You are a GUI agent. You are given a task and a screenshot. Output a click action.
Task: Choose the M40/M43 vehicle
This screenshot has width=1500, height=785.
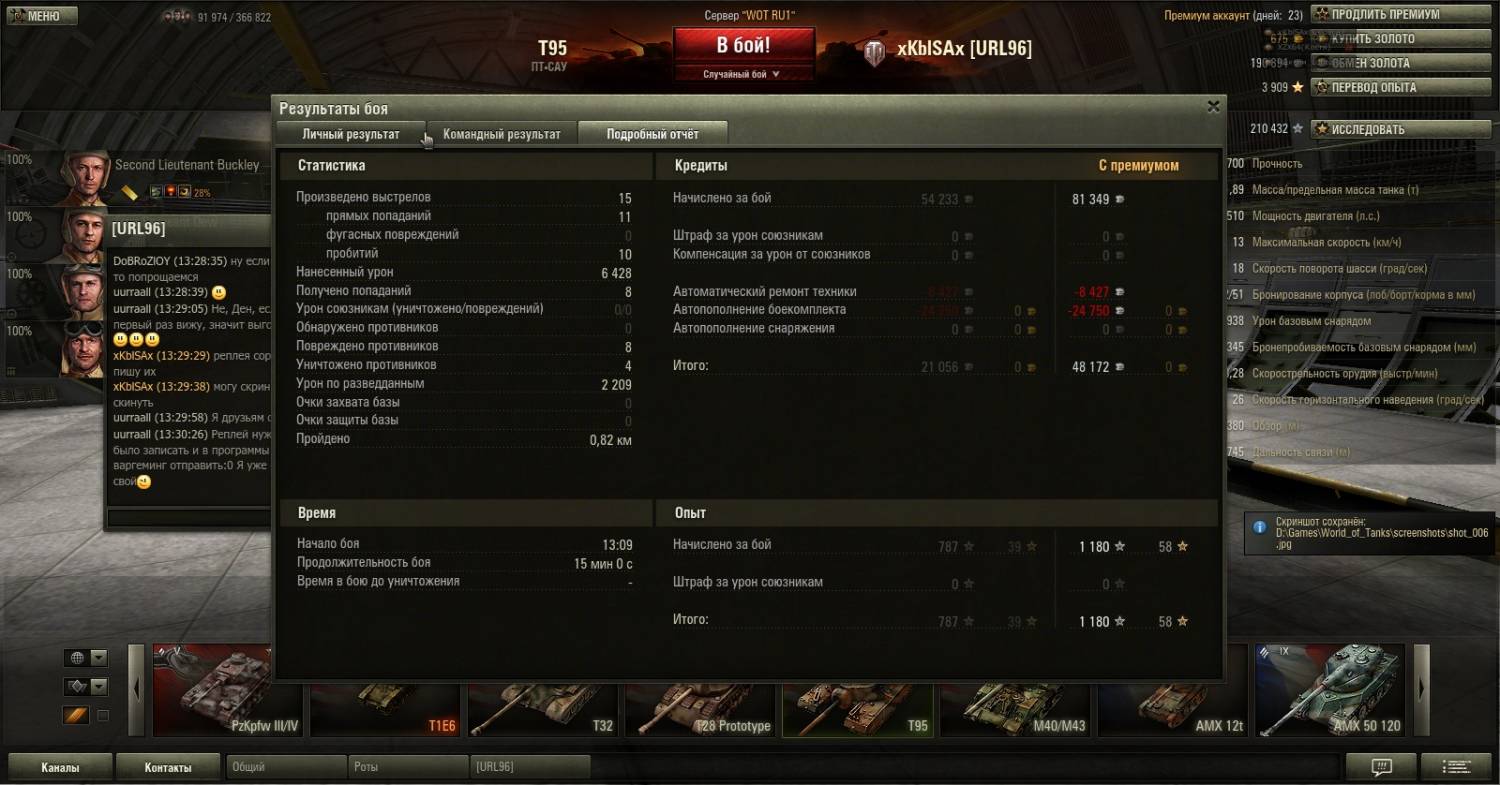(1015, 690)
